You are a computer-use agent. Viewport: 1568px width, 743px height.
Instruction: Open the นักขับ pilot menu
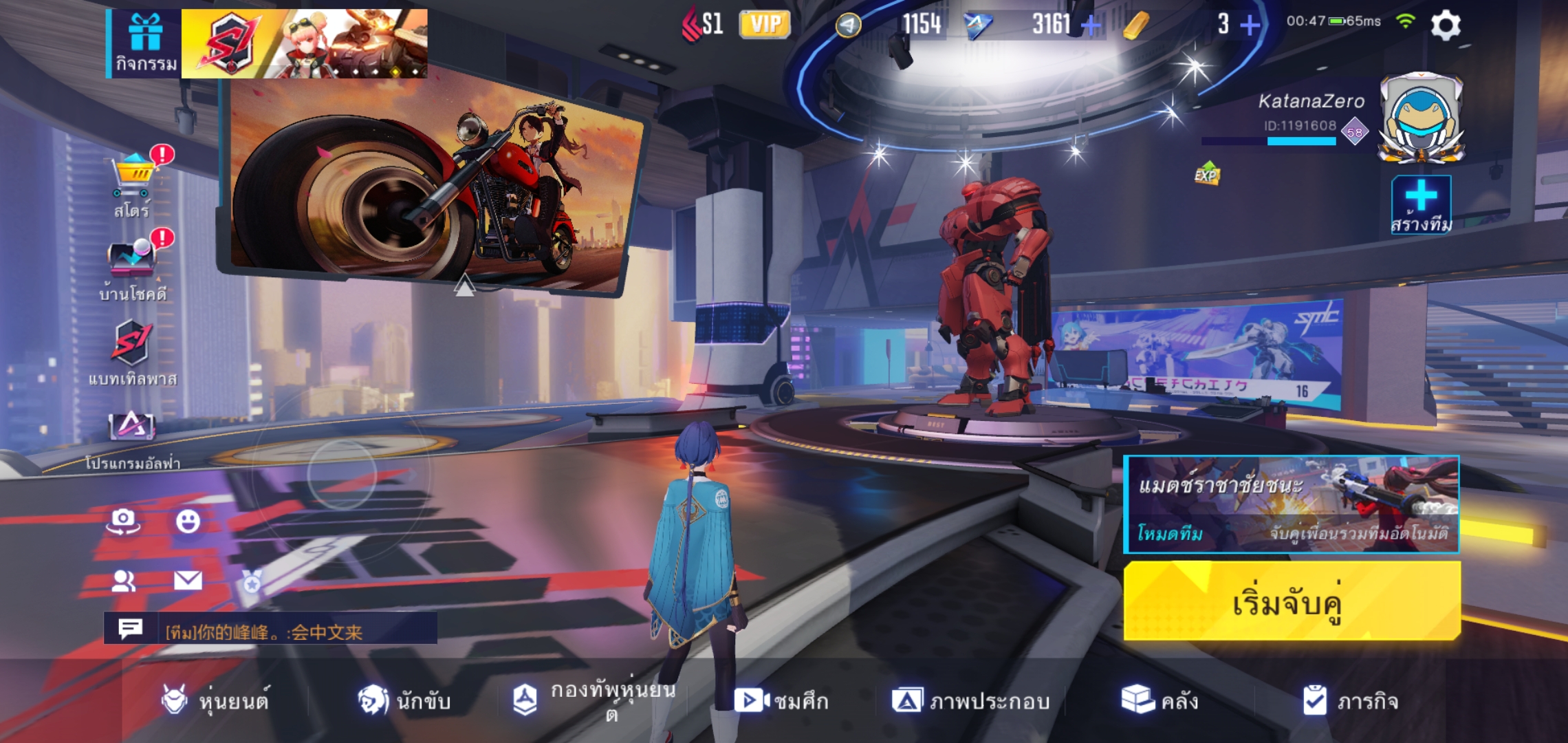404,701
